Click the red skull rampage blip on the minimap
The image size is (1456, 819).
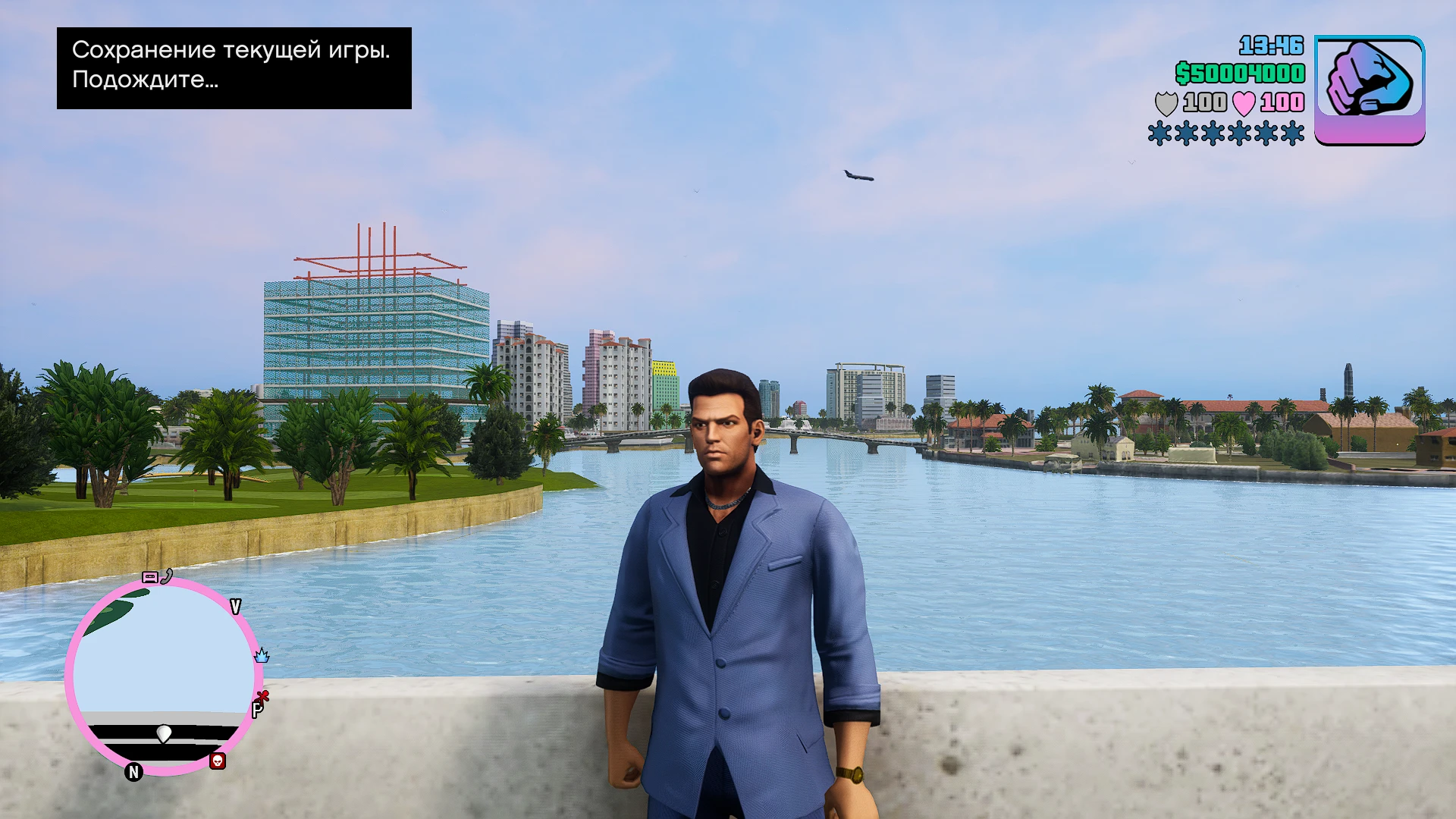click(x=217, y=761)
